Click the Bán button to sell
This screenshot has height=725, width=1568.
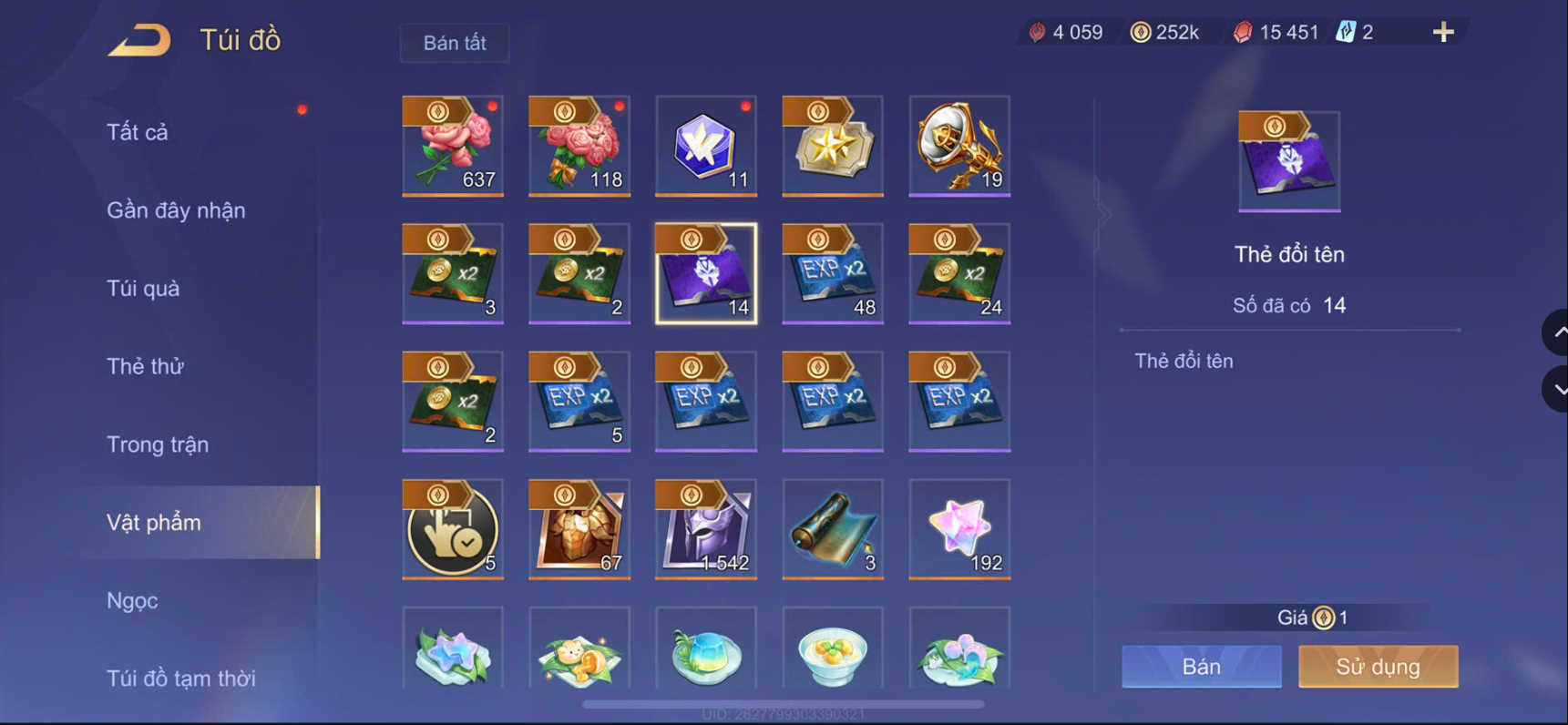coord(1201,666)
